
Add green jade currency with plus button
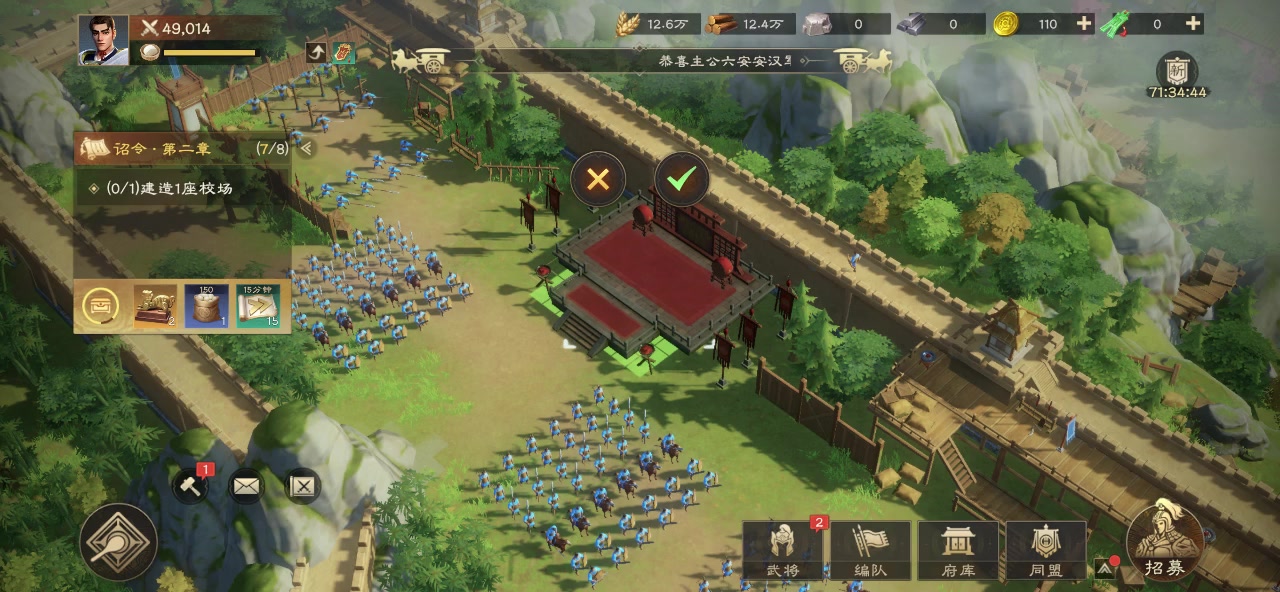coord(1192,24)
